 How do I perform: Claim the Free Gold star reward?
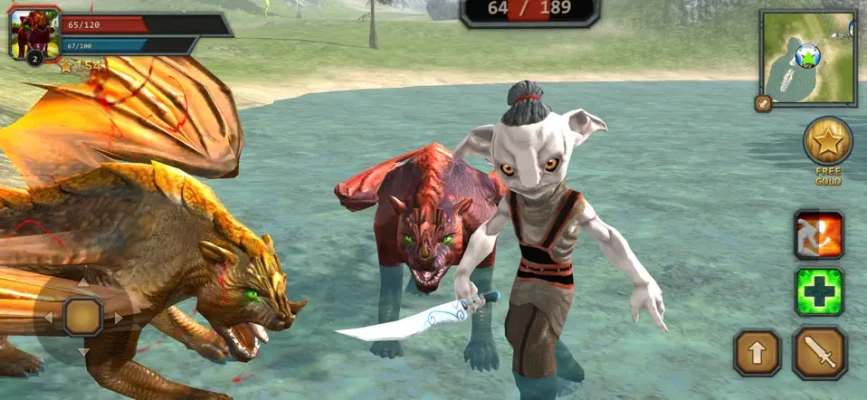[x=828, y=142]
